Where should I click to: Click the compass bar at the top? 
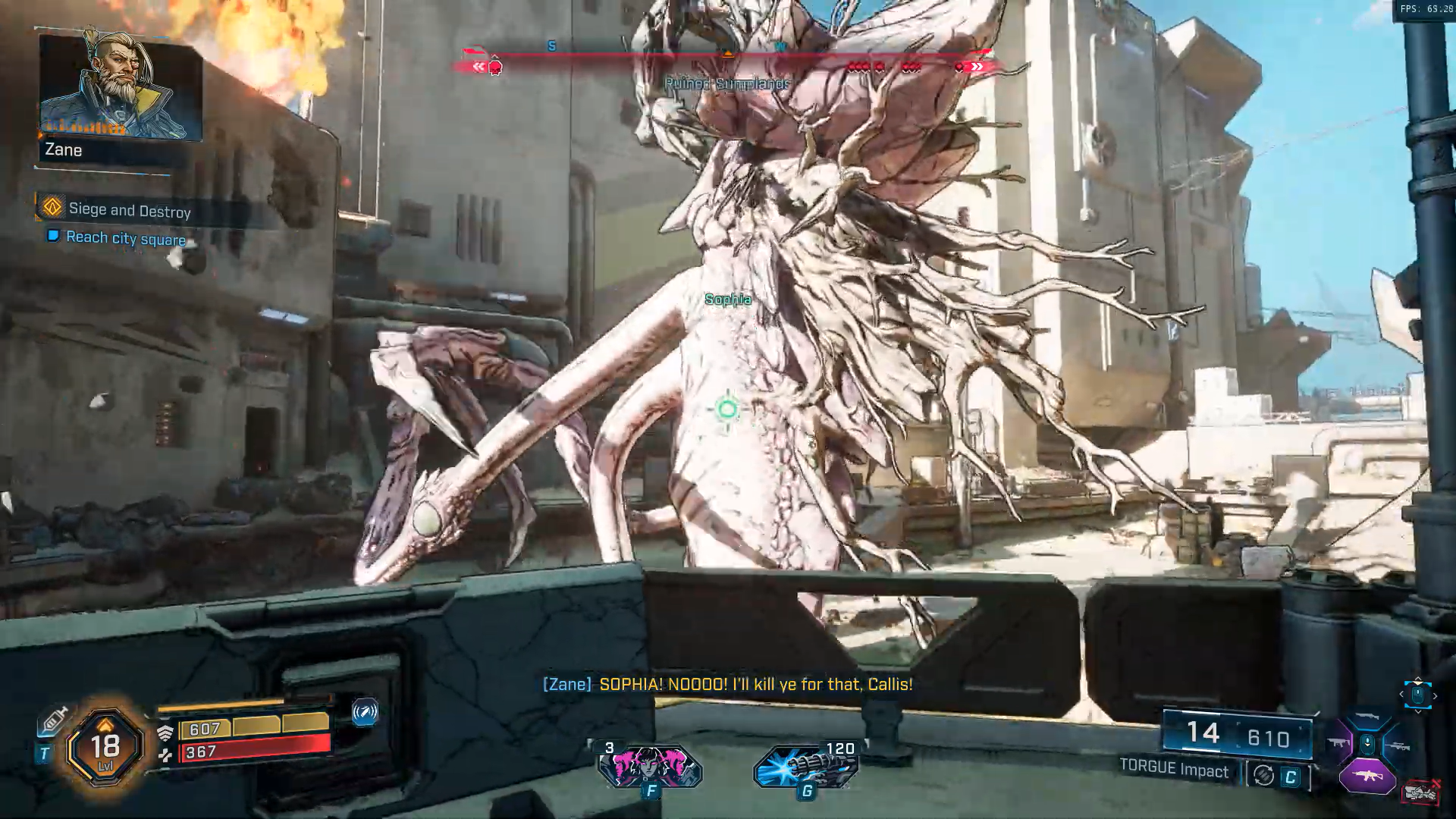726,56
